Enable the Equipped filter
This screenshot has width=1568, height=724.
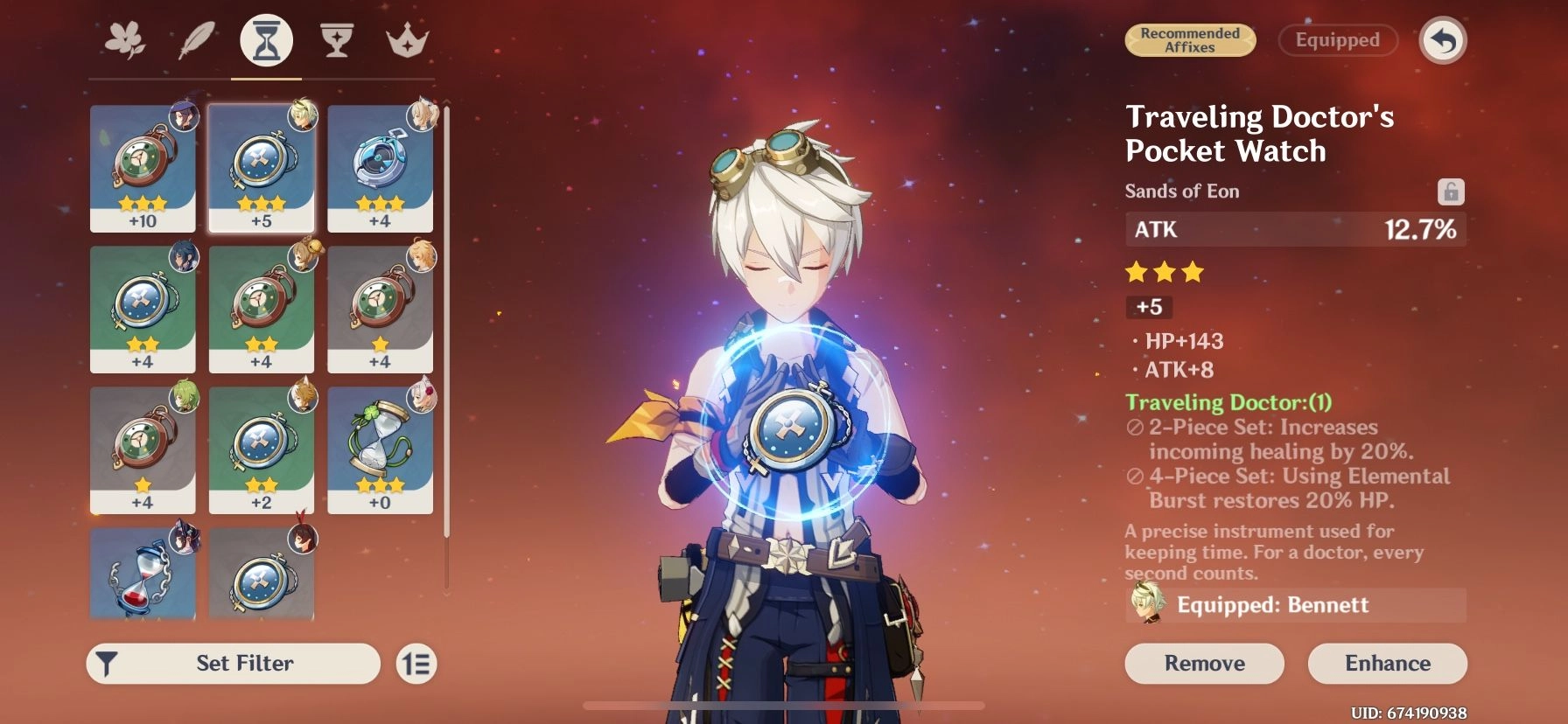point(1337,40)
